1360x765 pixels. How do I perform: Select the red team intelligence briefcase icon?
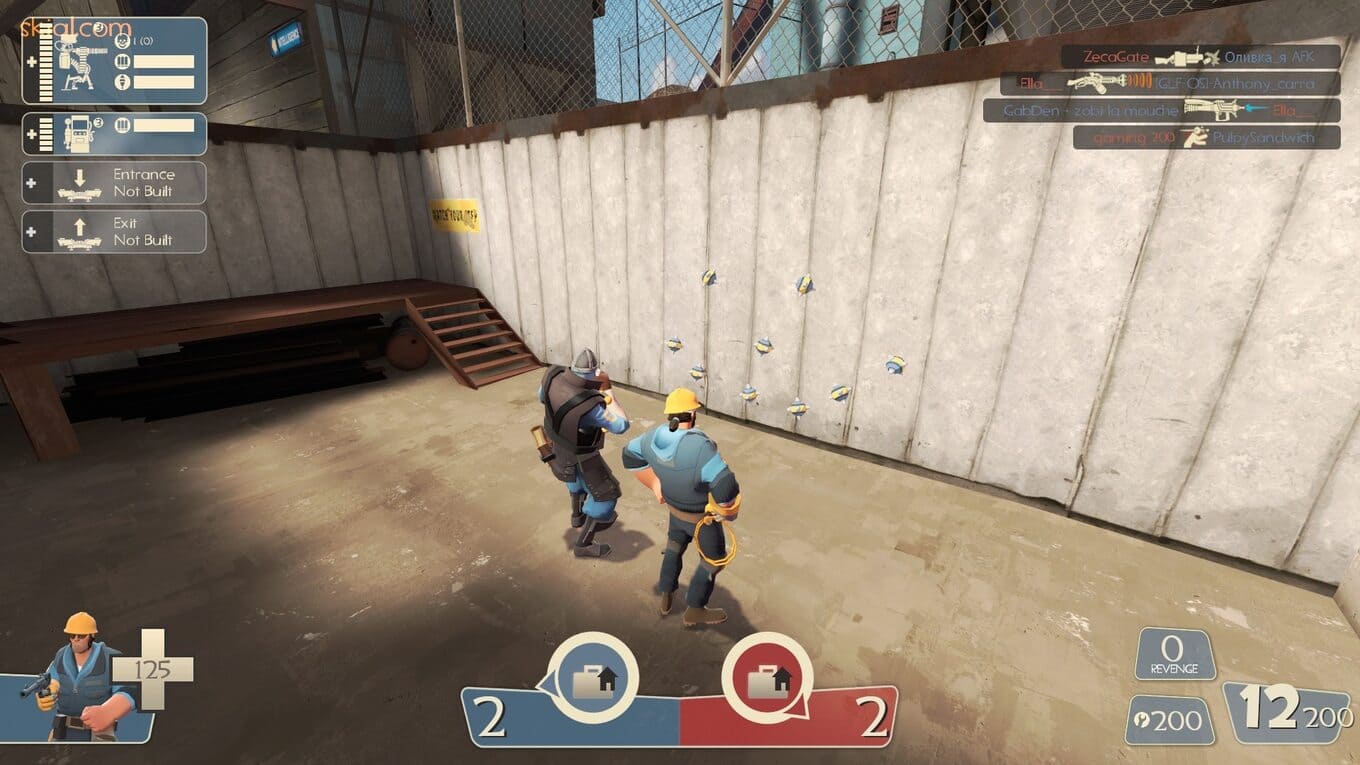(x=766, y=679)
